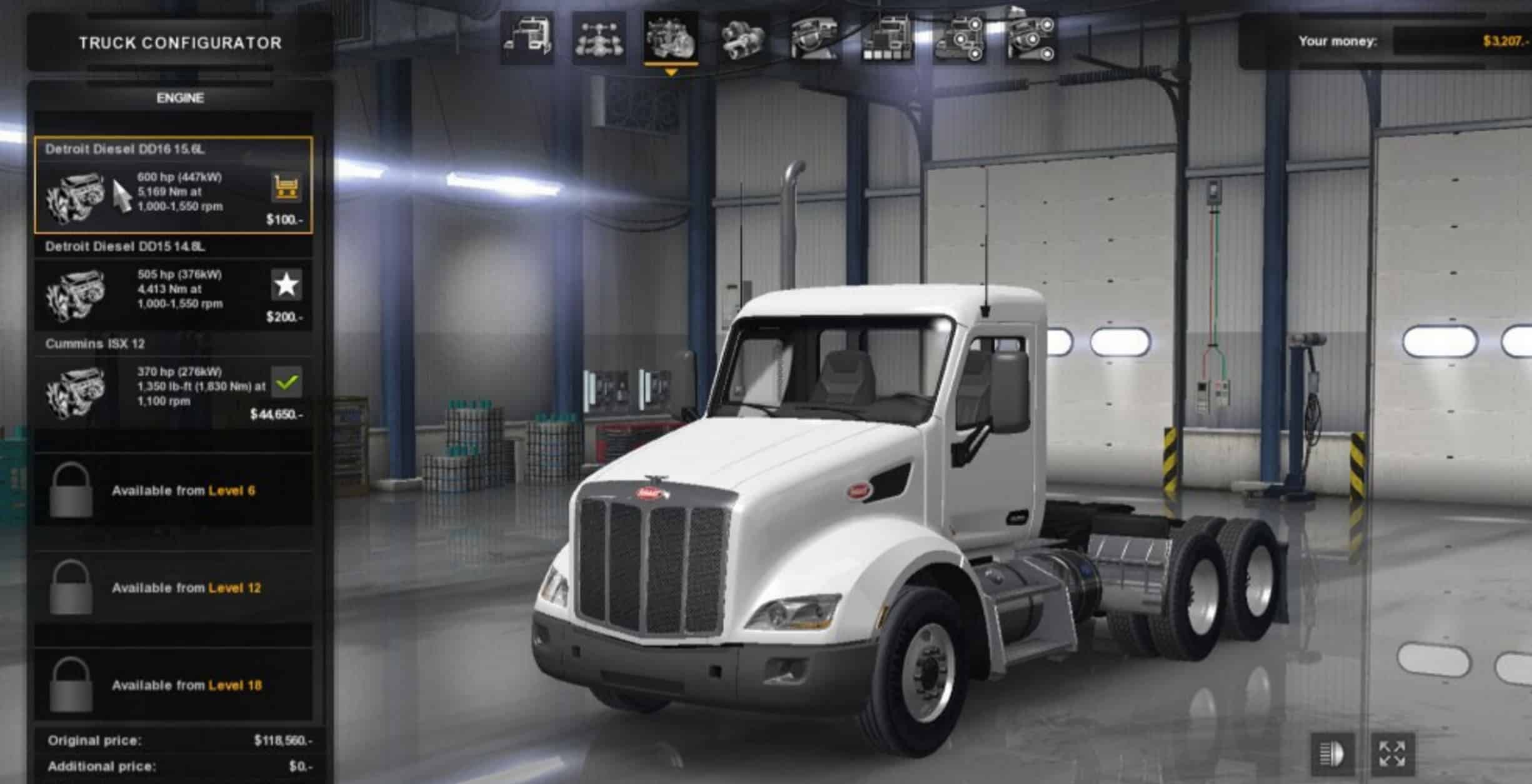The height and width of the screenshot is (784, 1532).
Task: Expand the truck view to fullscreen
Action: [1392, 754]
